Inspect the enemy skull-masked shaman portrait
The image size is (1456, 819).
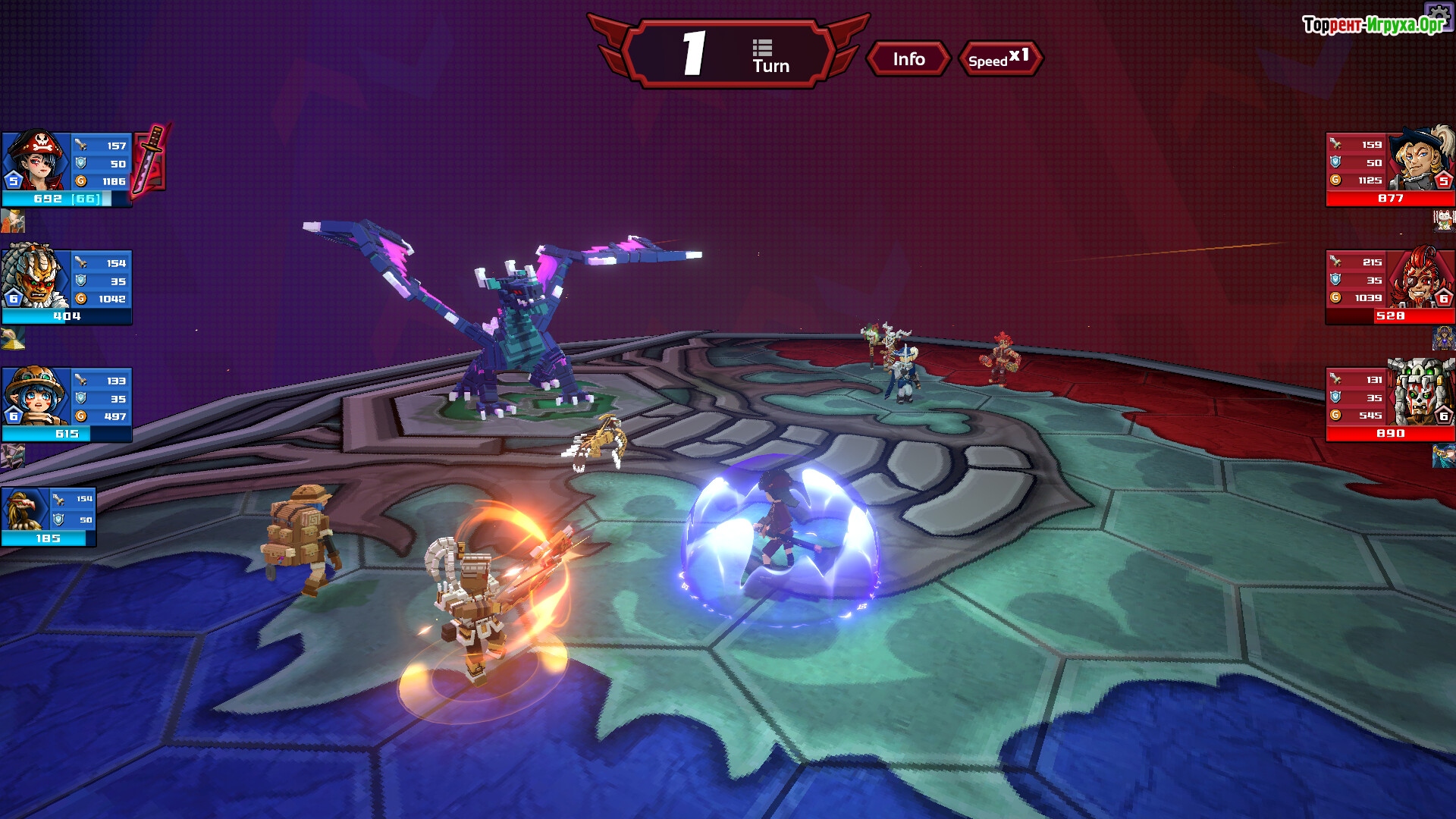1420,394
